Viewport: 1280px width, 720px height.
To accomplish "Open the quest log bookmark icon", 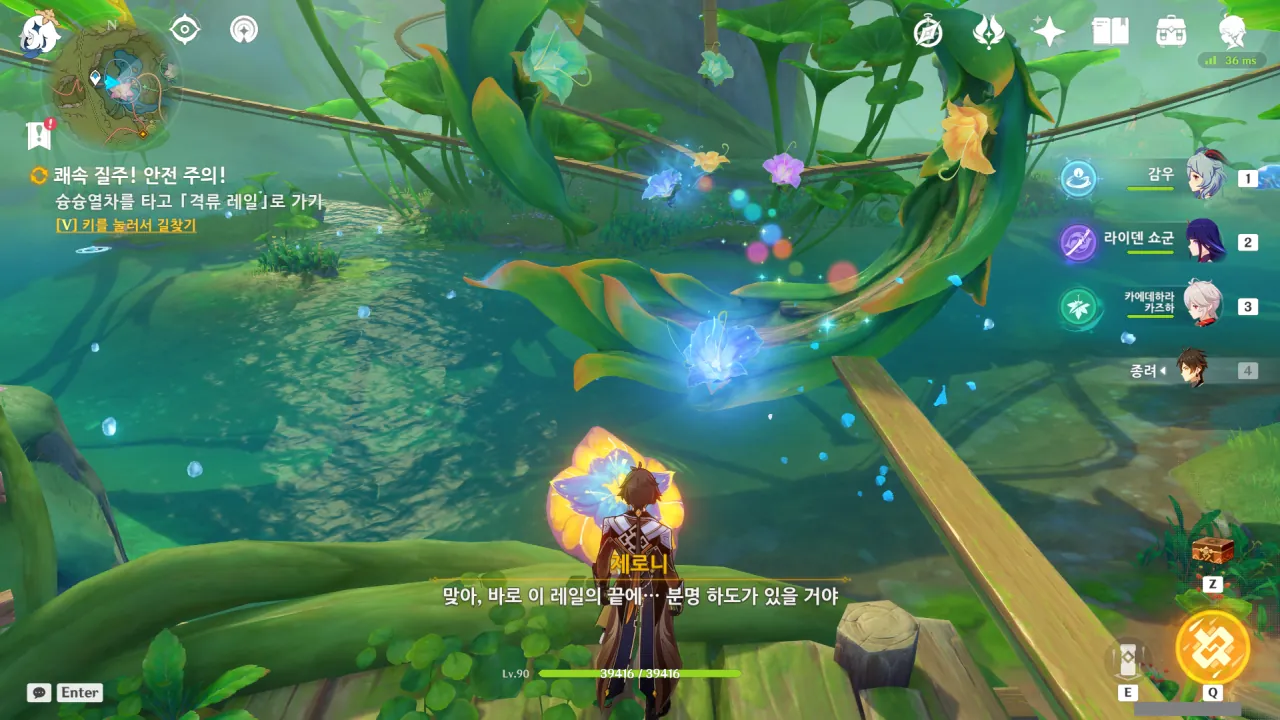I will 39,135.
